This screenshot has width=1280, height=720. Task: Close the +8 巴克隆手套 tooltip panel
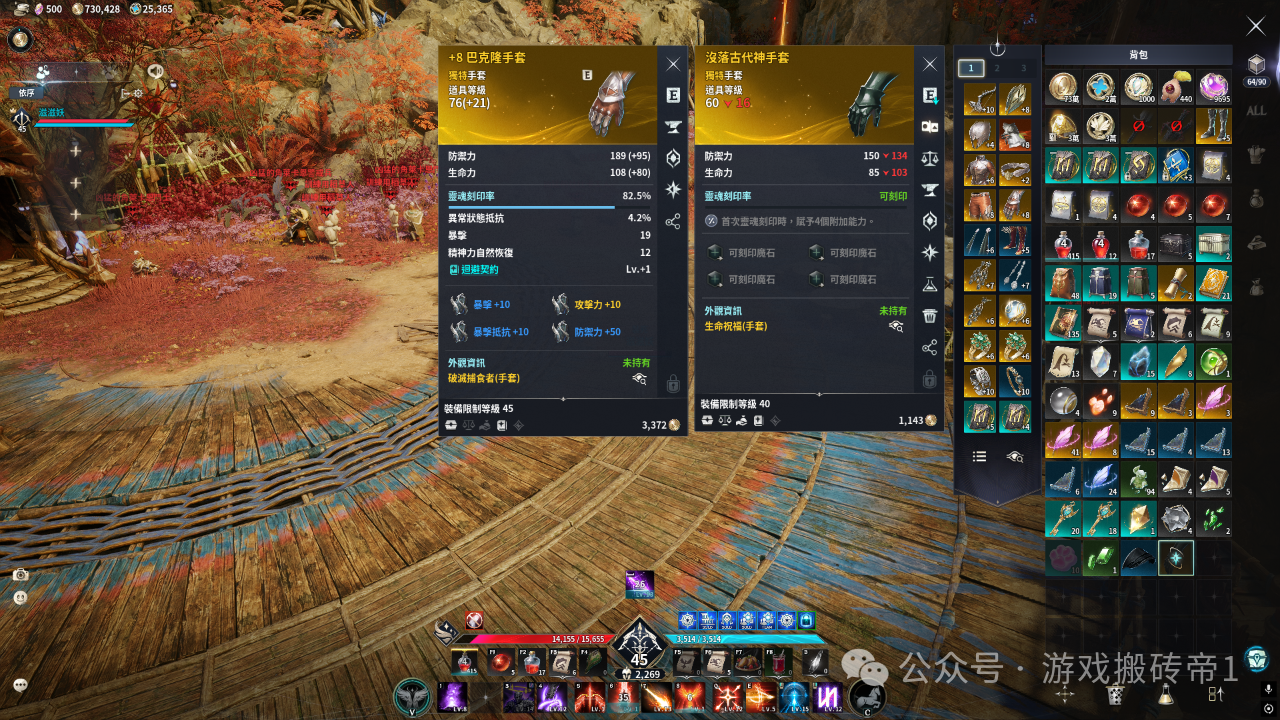[673, 64]
